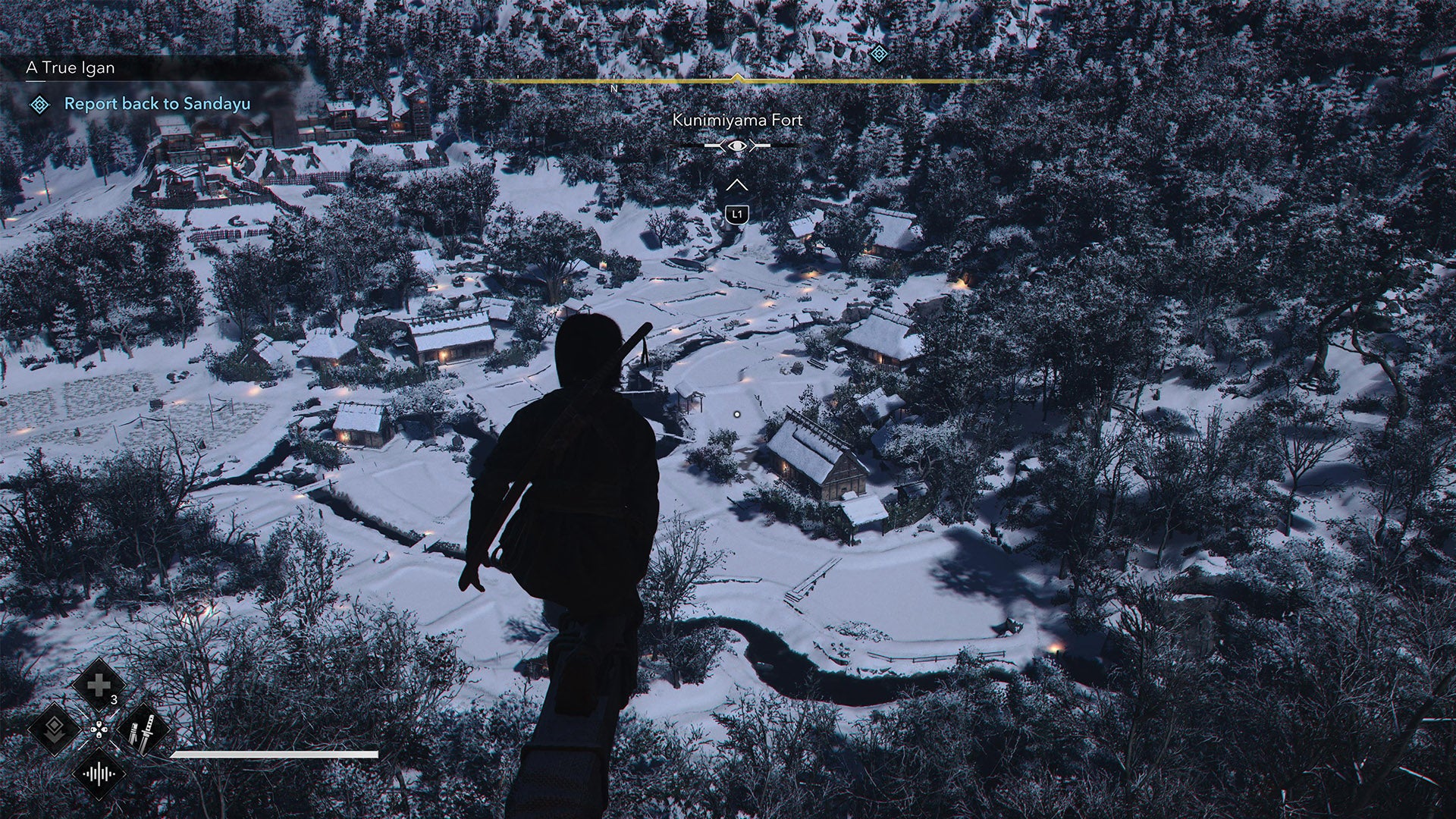Select the A True Igan quest title
Screen dimensions: 1456x819
tap(71, 67)
